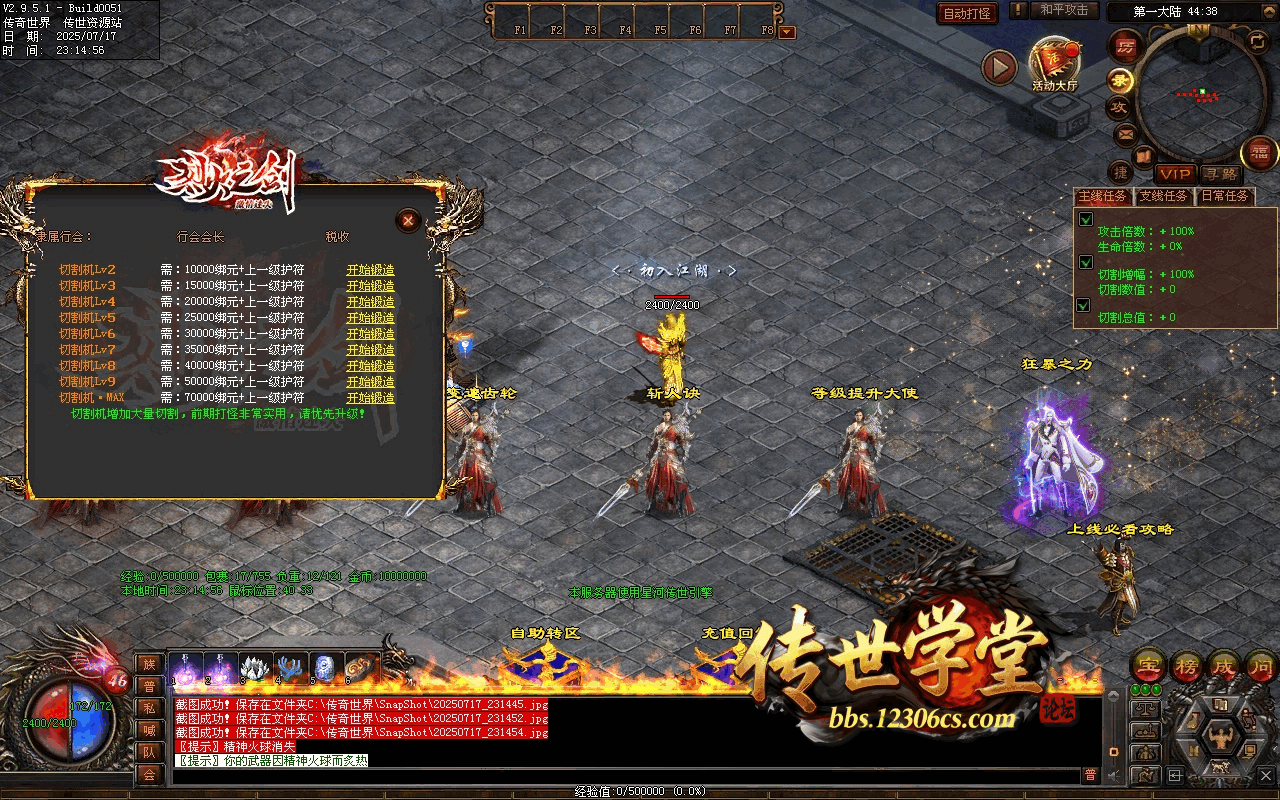Toggle the 自动打怪 auto-fight button

tap(967, 14)
